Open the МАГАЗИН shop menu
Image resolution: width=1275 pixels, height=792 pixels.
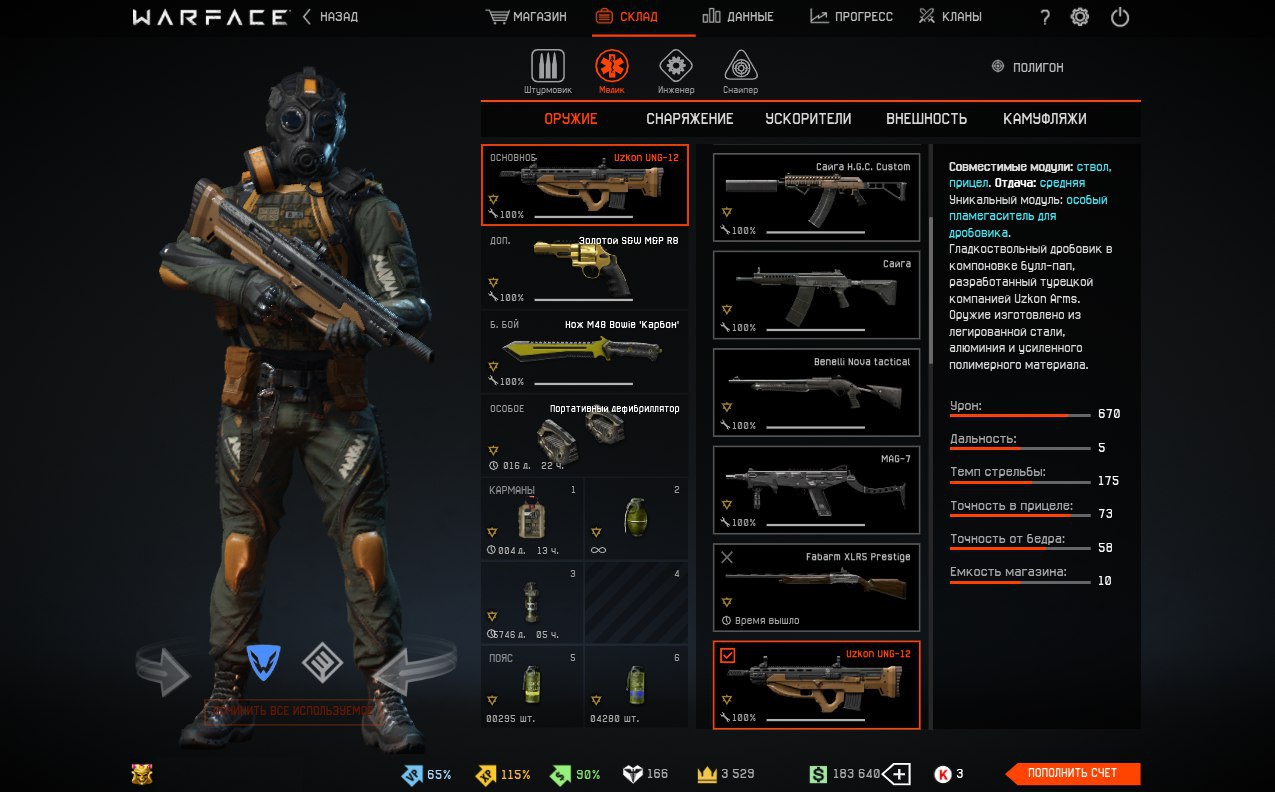(x=526, y=17)
